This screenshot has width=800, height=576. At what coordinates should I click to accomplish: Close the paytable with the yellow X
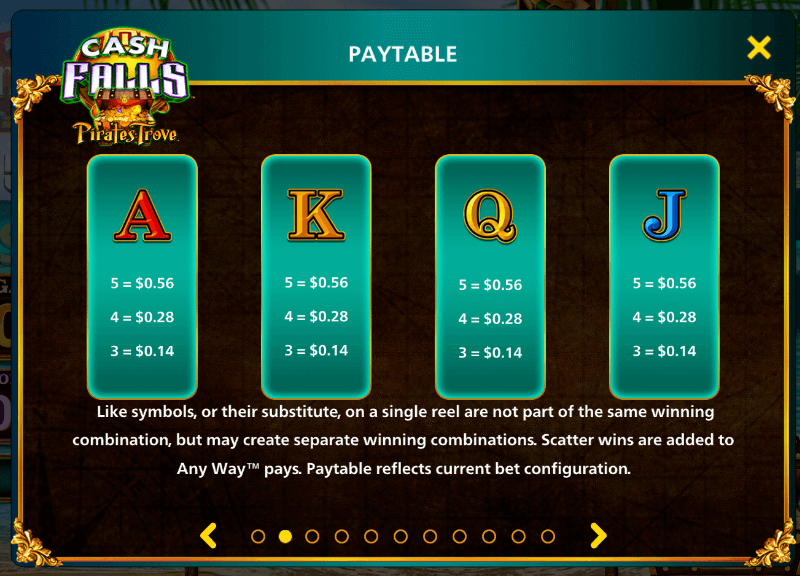coord(759,47)
